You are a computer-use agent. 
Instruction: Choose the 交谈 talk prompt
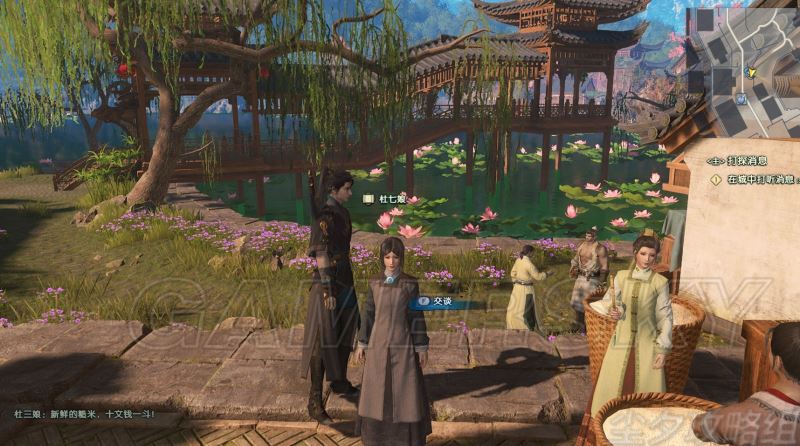click(x=441, y=299)
